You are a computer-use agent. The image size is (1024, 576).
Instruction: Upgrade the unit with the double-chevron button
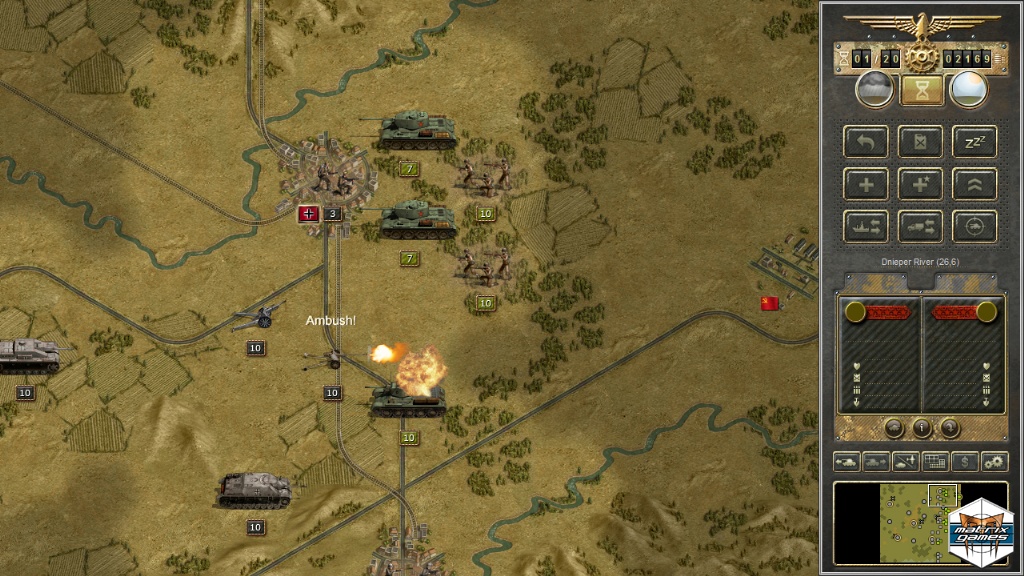974,184
